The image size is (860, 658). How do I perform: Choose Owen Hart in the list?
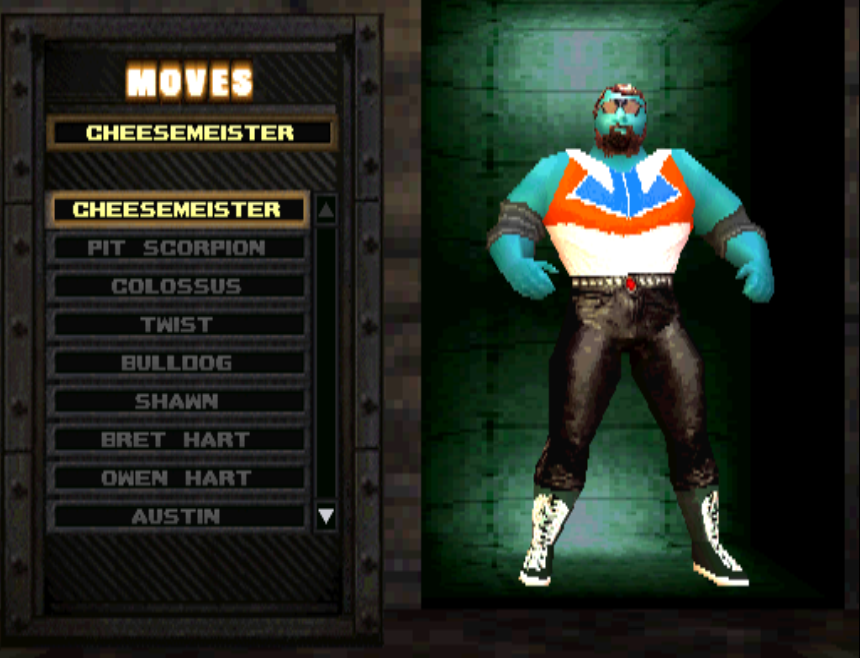tap(177, 478)
